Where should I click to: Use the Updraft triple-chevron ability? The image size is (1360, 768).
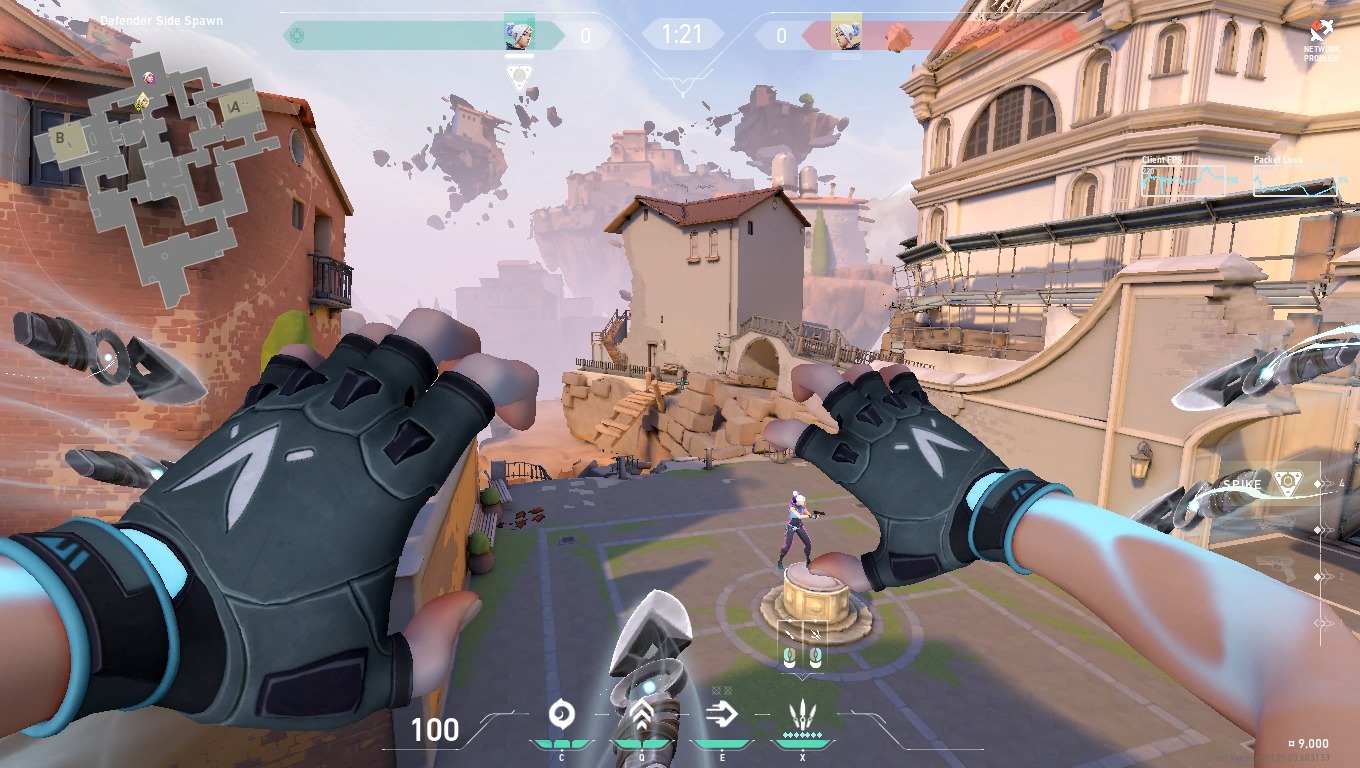pos(641,715)
